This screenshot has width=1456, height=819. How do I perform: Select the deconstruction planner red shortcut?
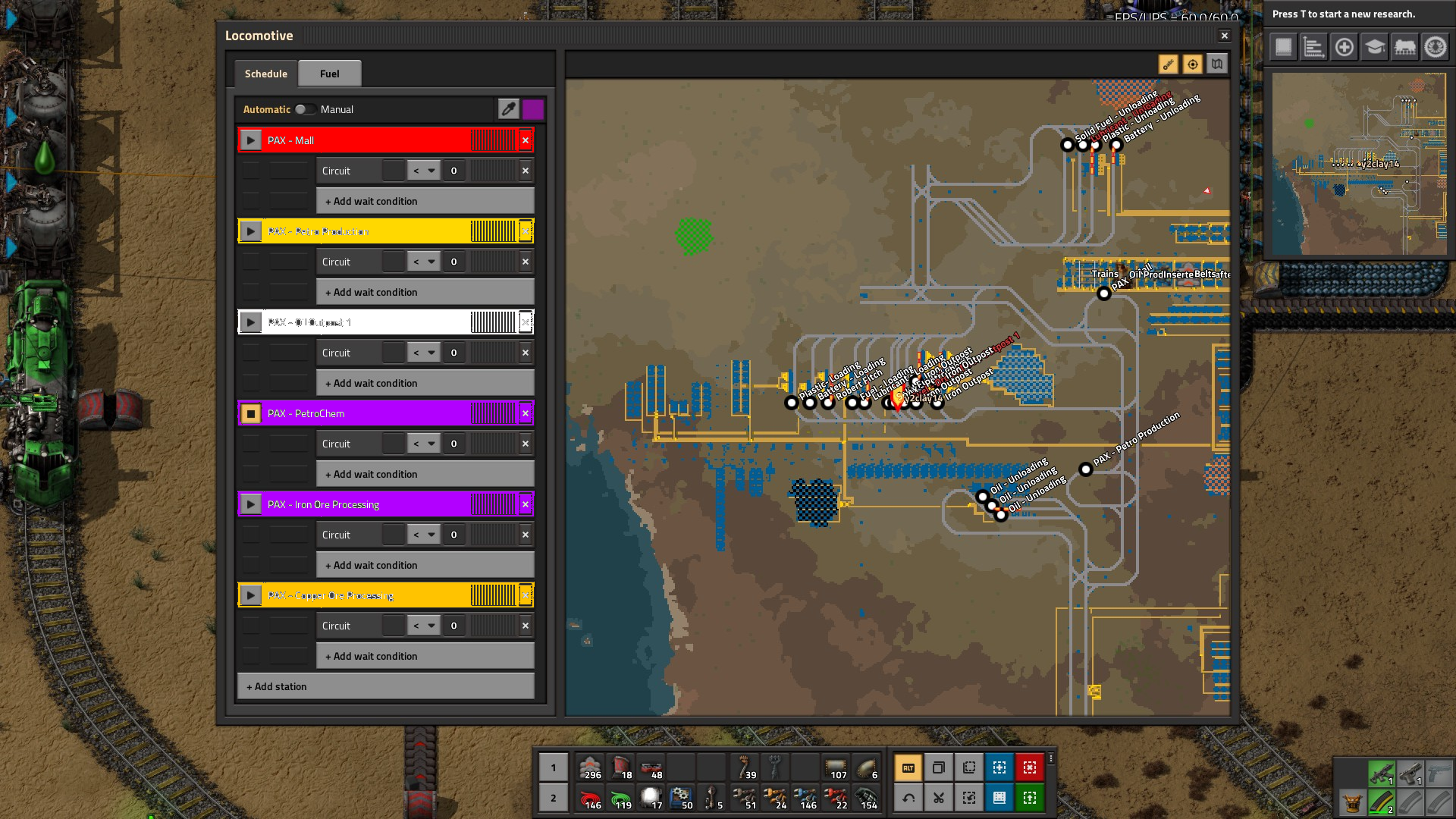(x=1029, y=767)
